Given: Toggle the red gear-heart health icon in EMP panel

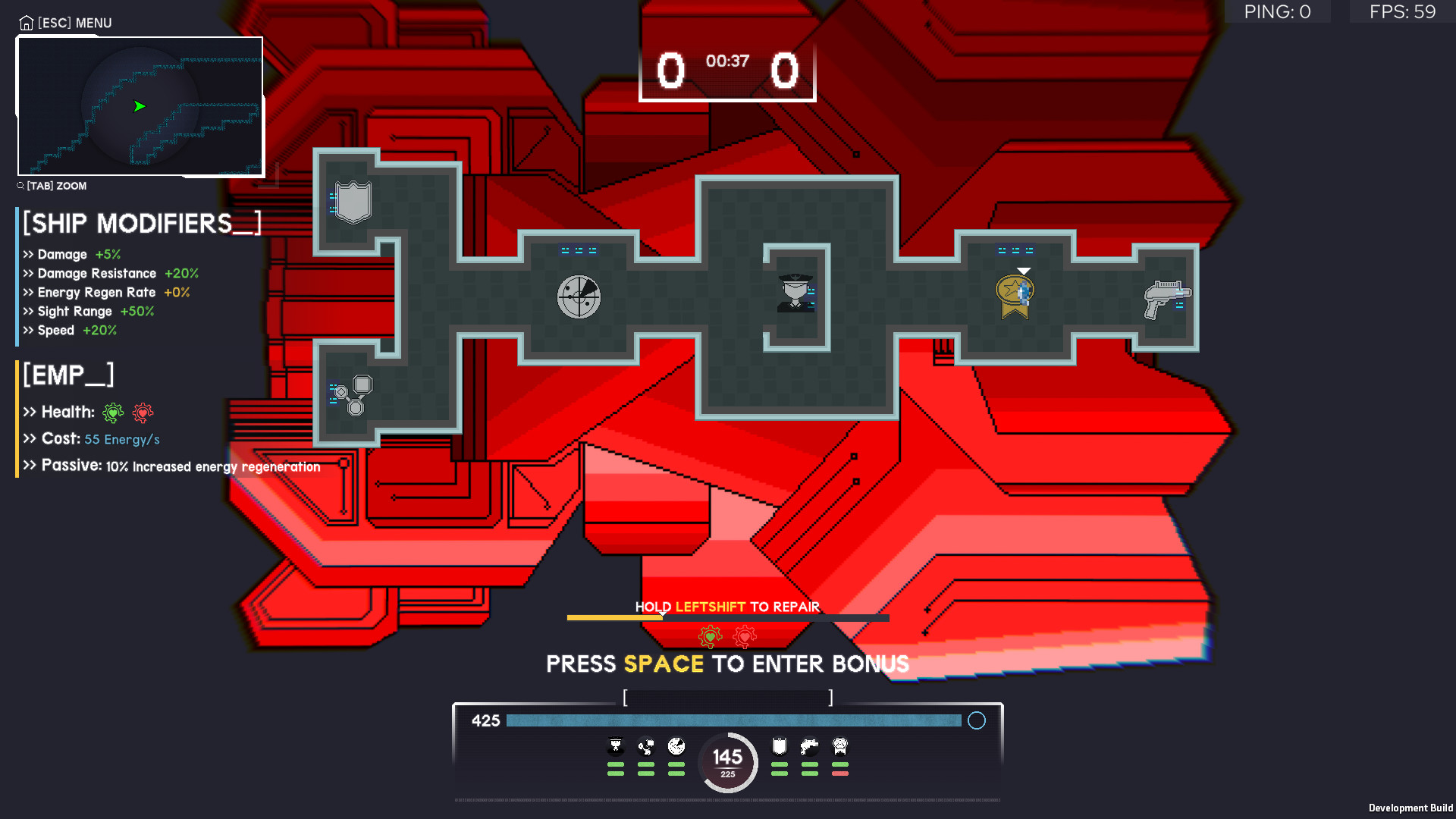Looking at the screenshot, I should [143, 413].
